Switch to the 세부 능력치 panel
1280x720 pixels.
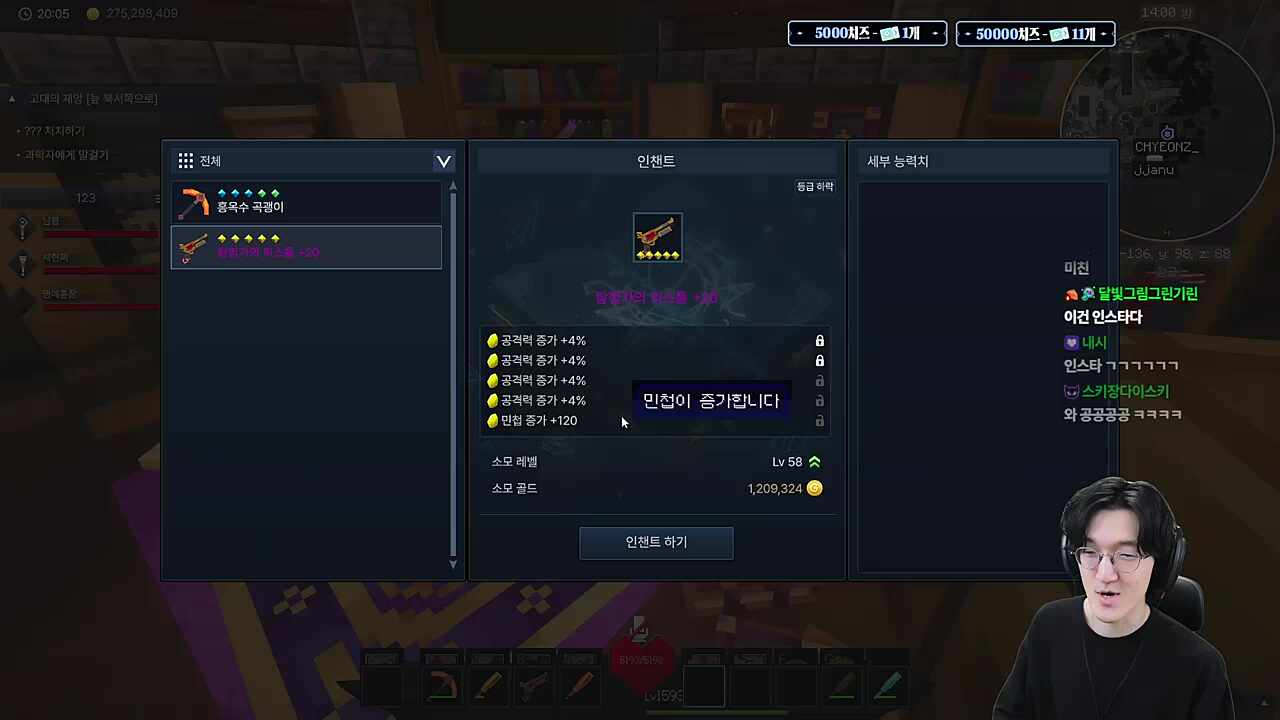897,161
